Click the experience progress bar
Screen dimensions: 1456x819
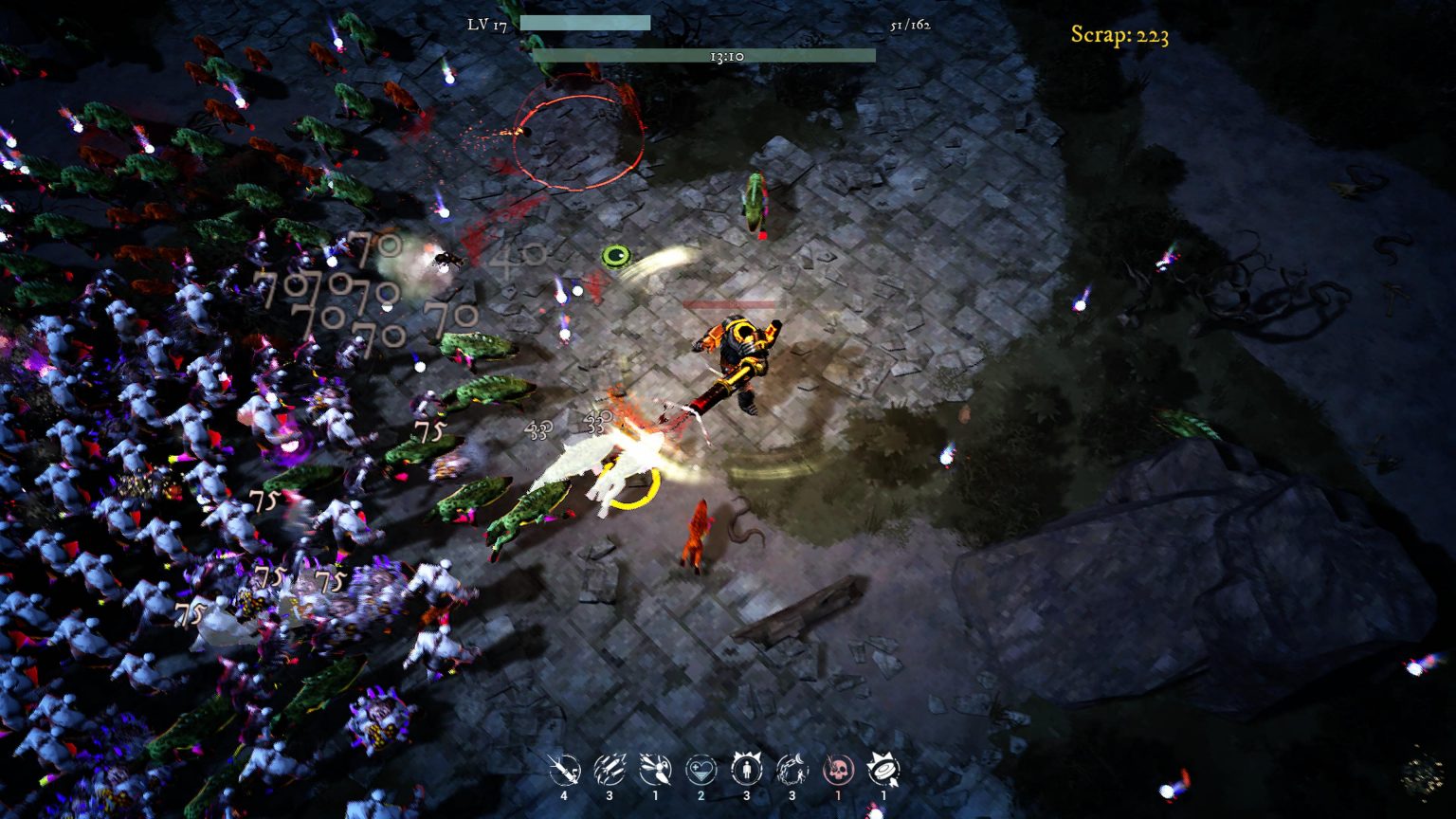[x=588, y=21]
